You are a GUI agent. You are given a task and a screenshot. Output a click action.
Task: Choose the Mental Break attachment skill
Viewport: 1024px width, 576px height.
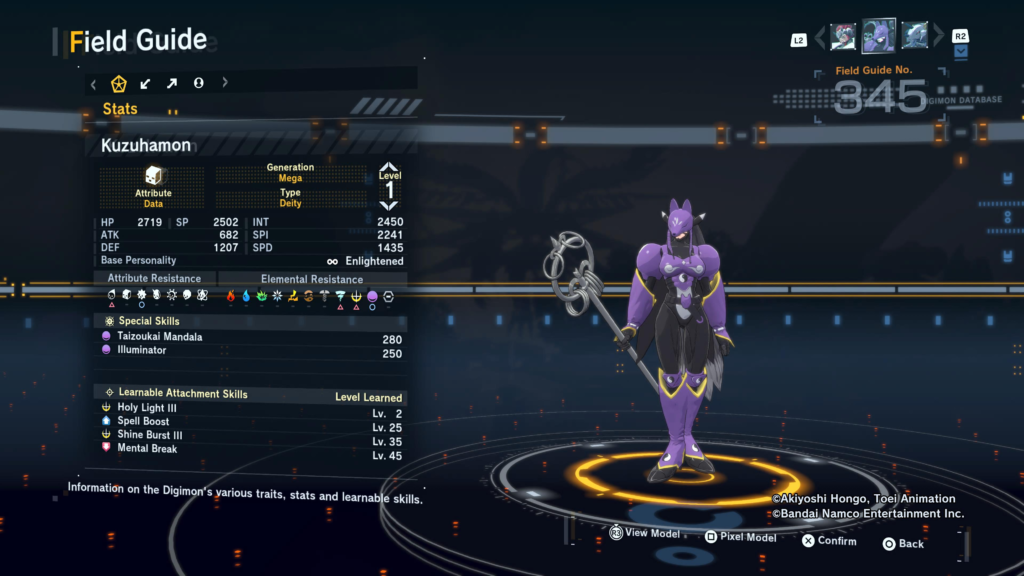coord(147,449)
